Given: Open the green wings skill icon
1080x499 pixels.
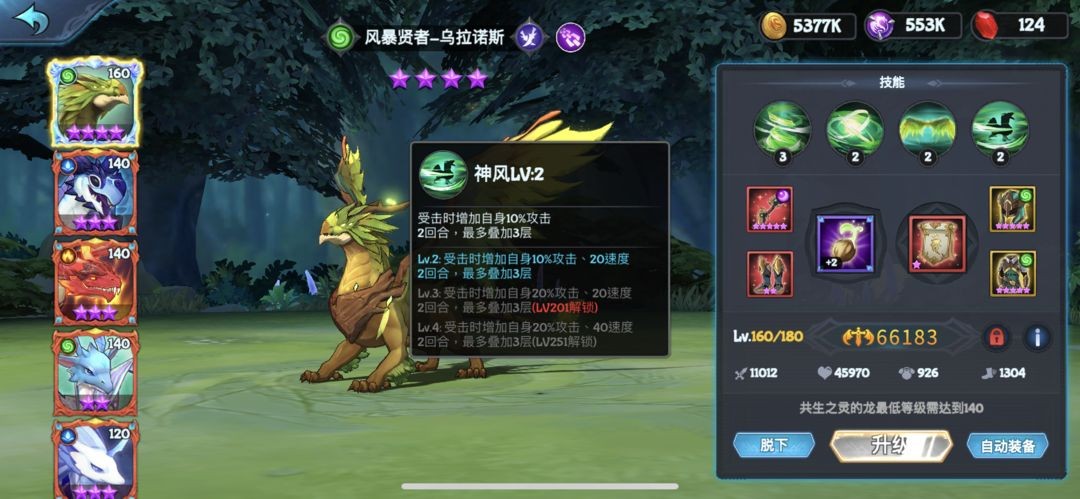Looking at the screenshot, I should point(927,129).
